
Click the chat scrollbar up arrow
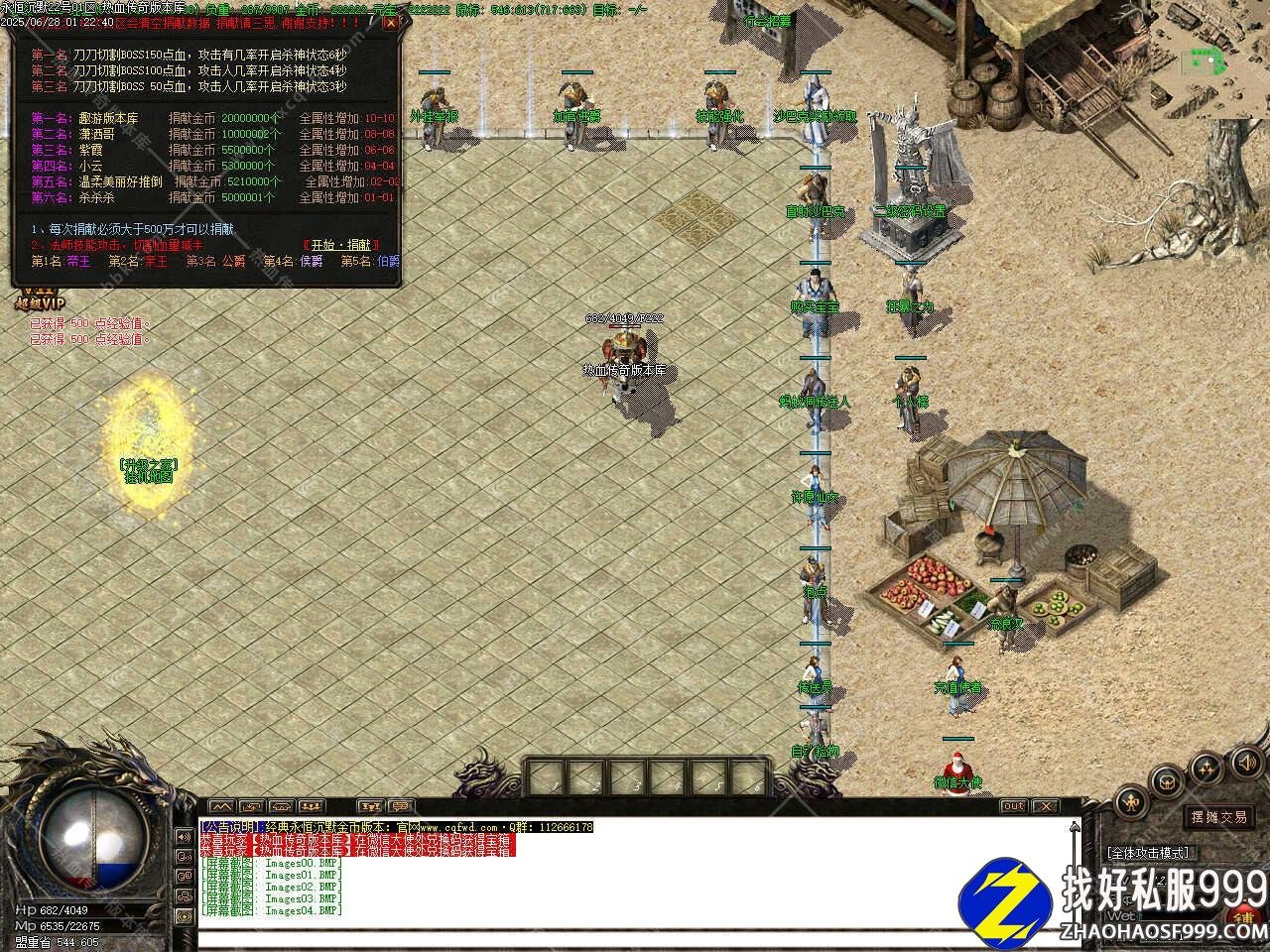[1075, 827]
